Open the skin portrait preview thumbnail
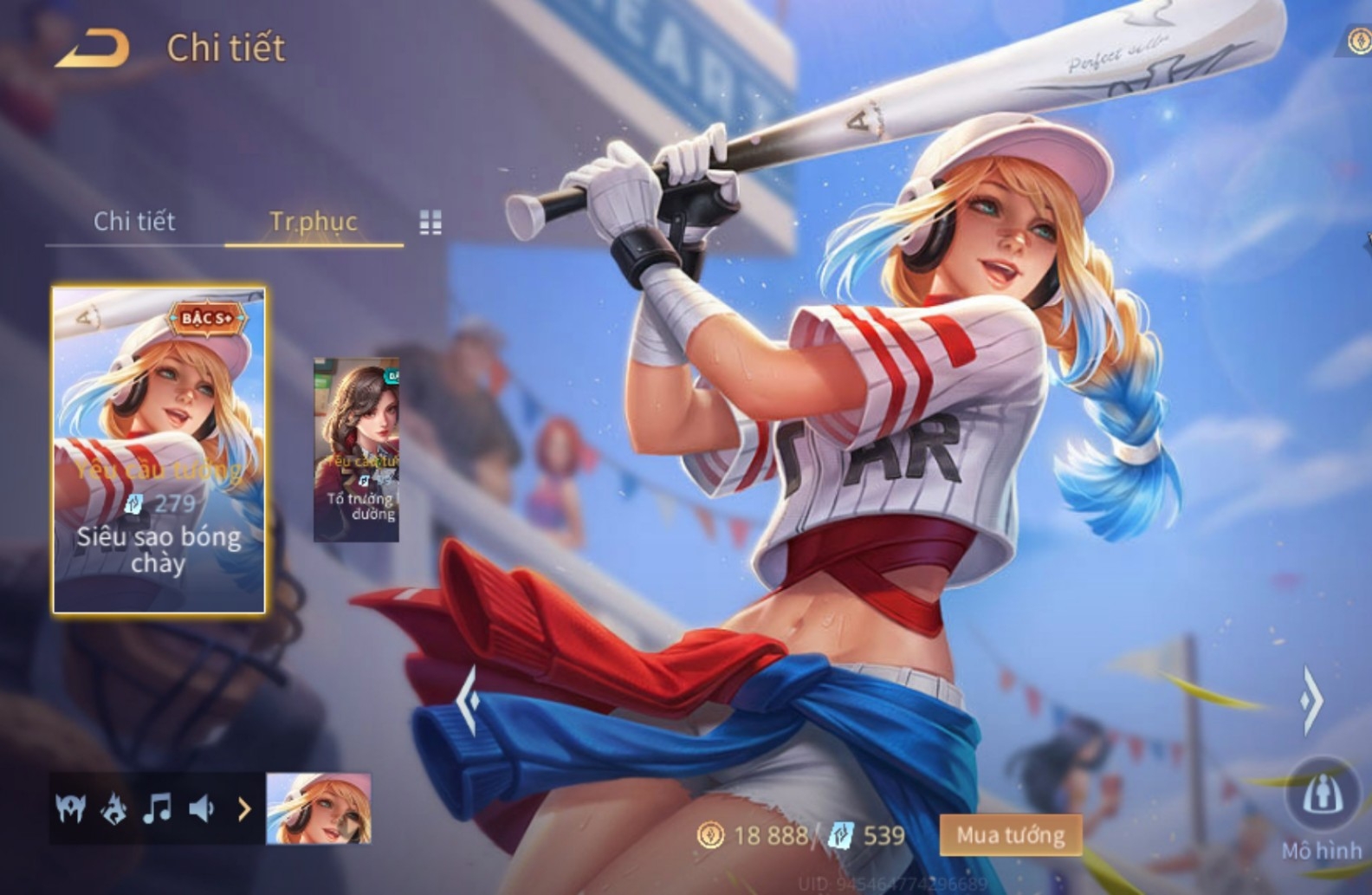 (319, 809)
